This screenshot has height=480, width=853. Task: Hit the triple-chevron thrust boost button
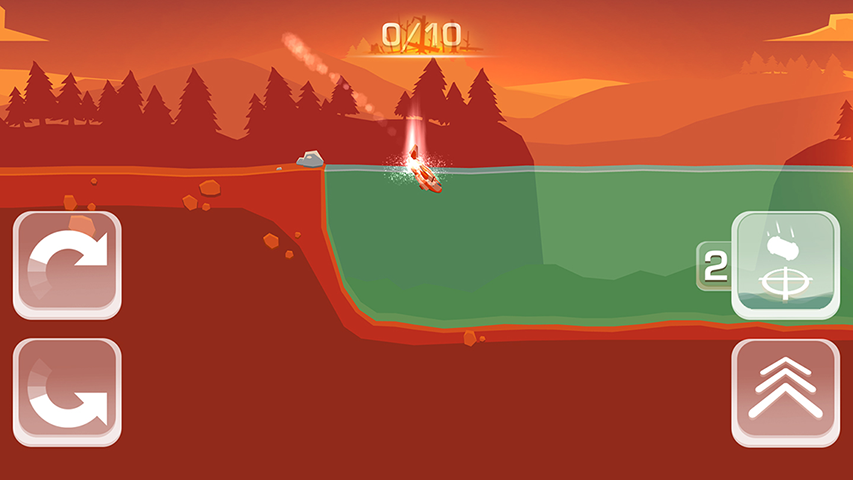pos(785,392)
